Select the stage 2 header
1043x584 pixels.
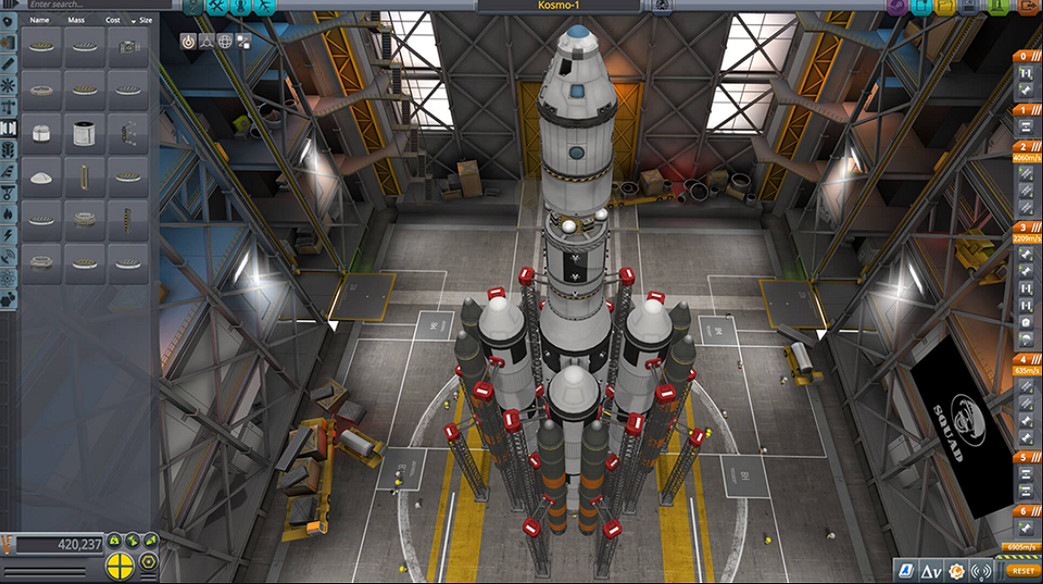click(1024, 146)
